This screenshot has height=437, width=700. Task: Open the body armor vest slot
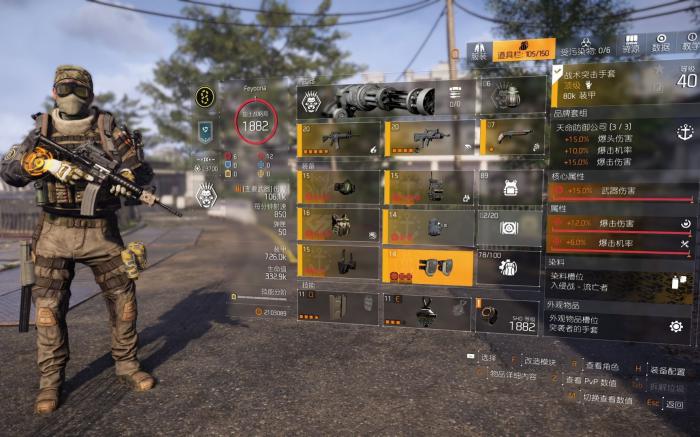(x=339, y=226)
